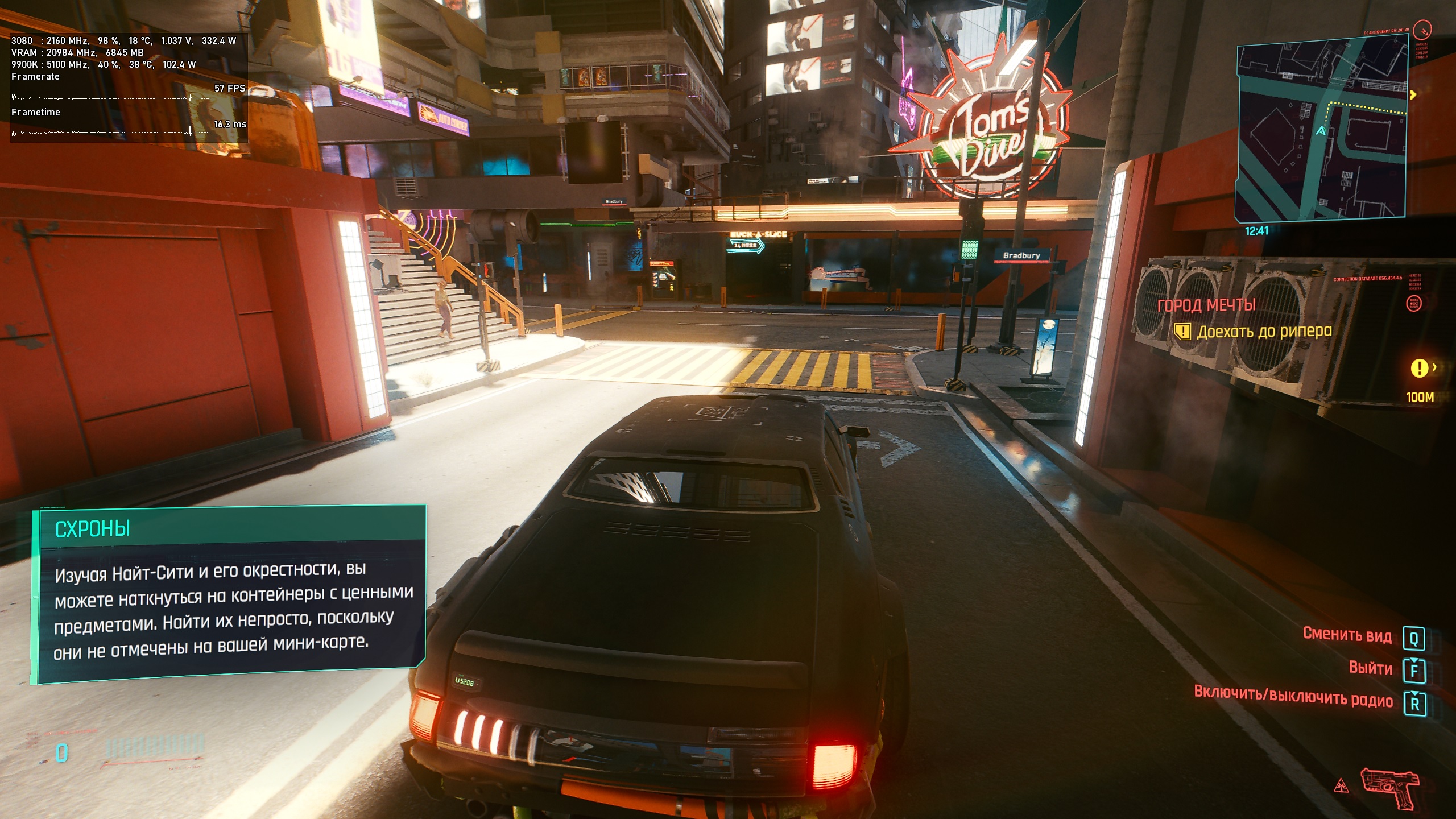Click the 'ГОРОД МЕЧТЫ' quest title

1206,305
